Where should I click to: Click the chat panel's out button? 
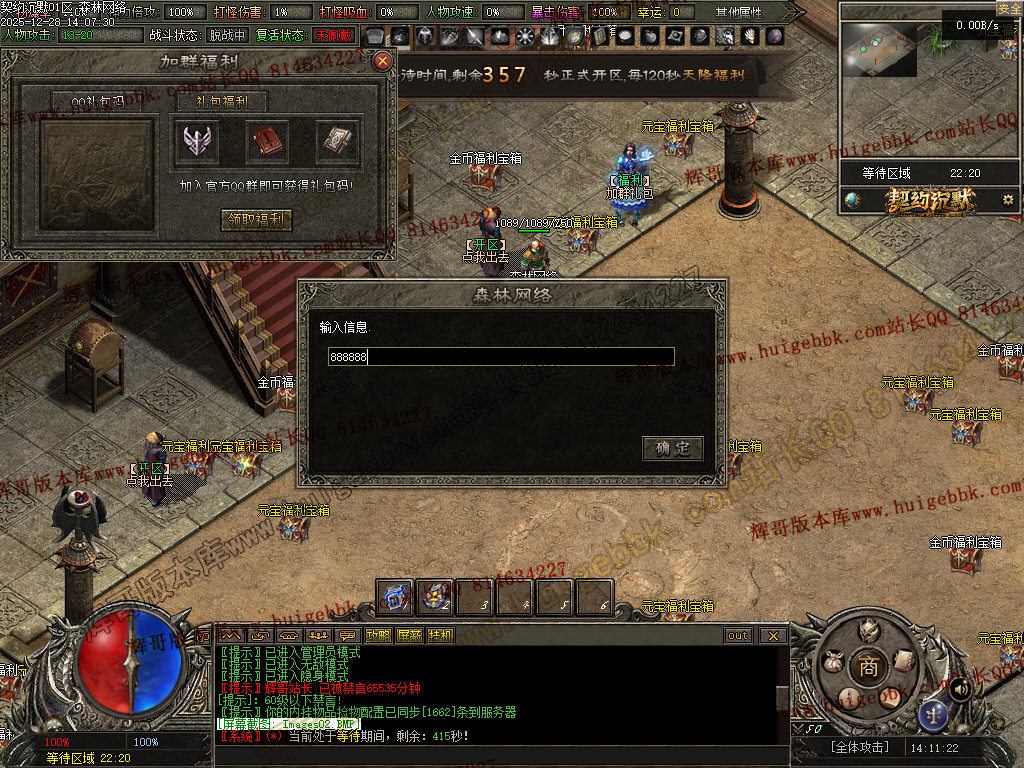738,635
